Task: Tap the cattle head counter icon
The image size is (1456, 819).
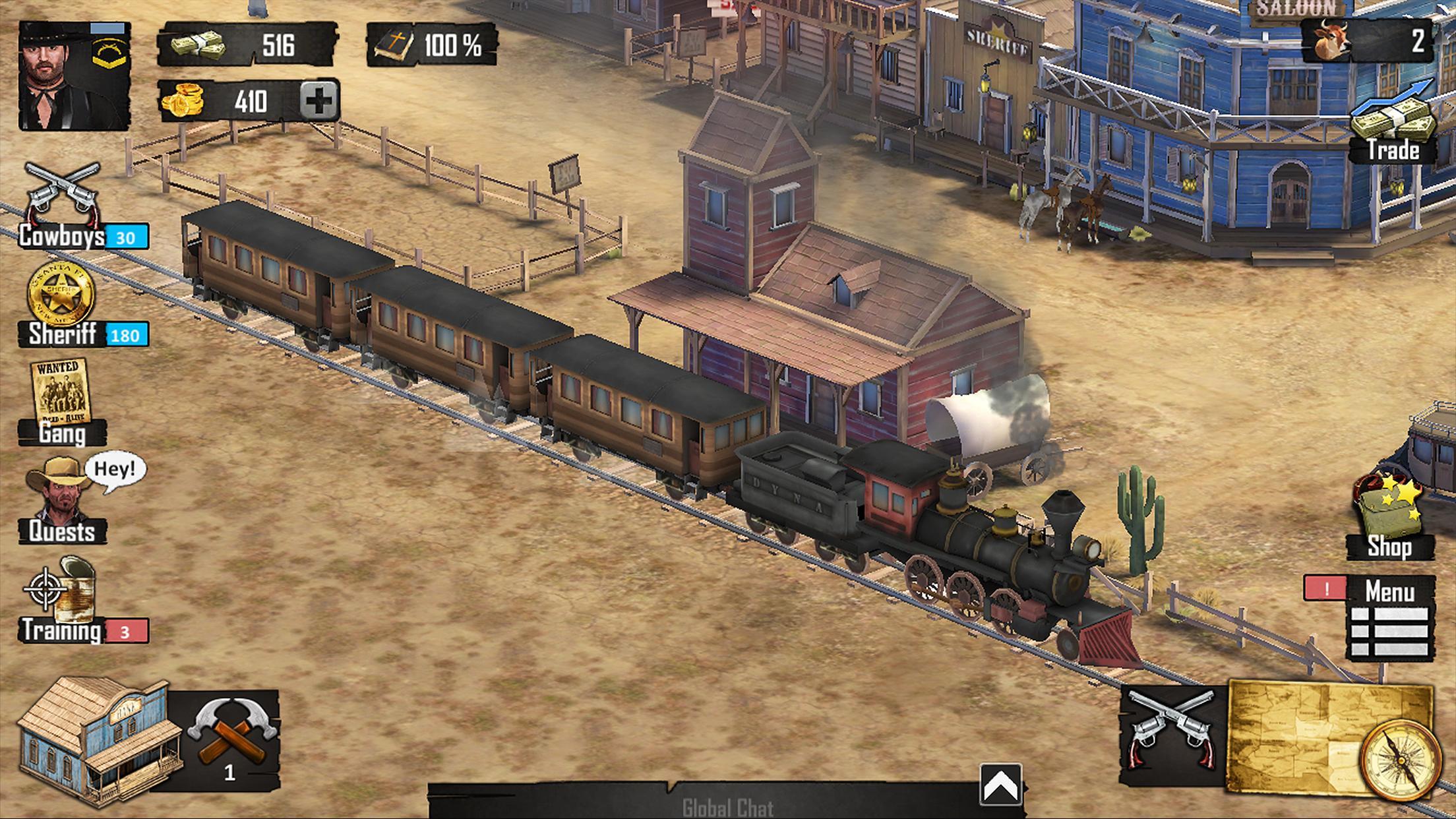Action: [x=1332, y=40]
